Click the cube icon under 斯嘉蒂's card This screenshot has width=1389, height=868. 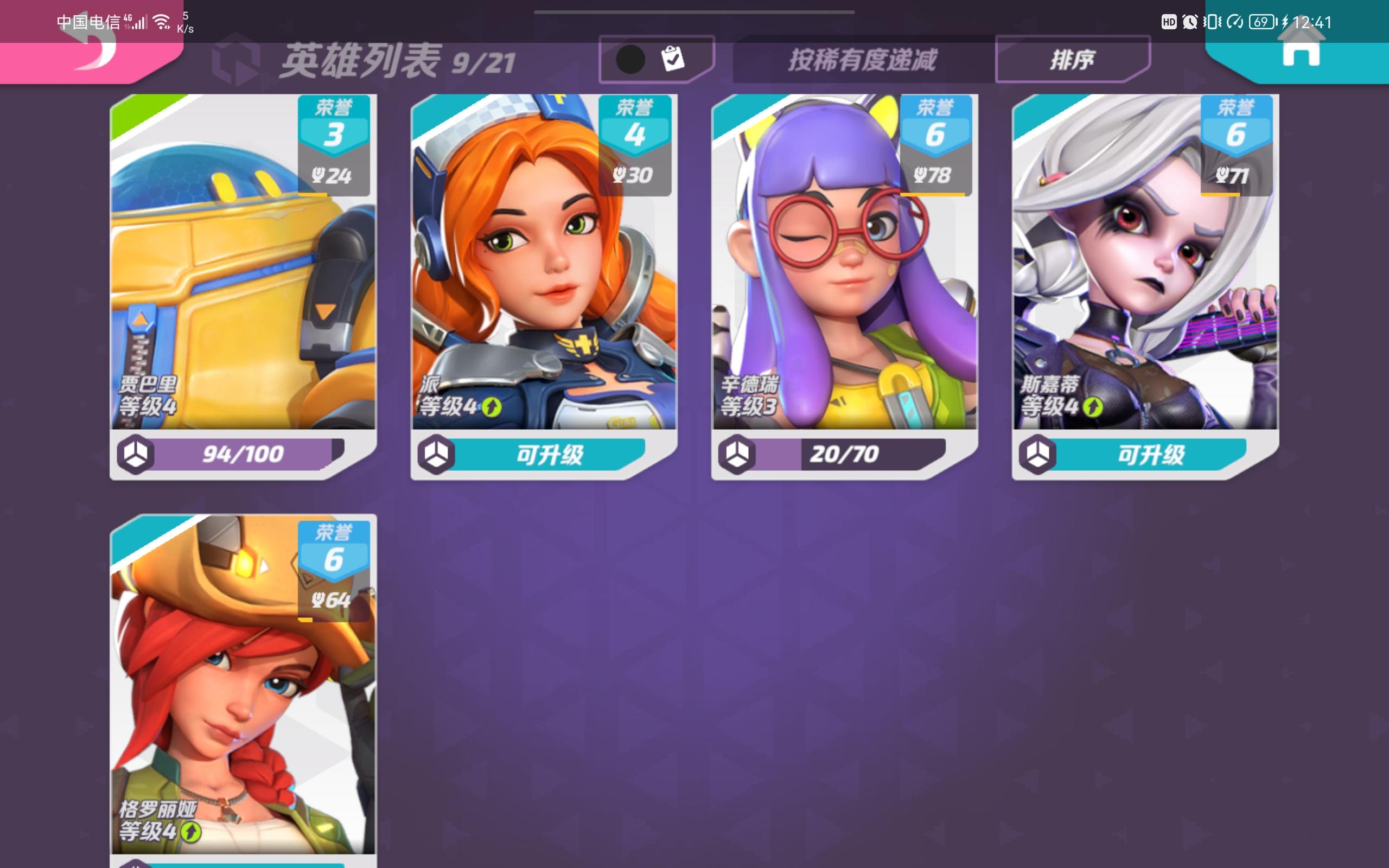pyautogui.click(x=1038, y=454)
